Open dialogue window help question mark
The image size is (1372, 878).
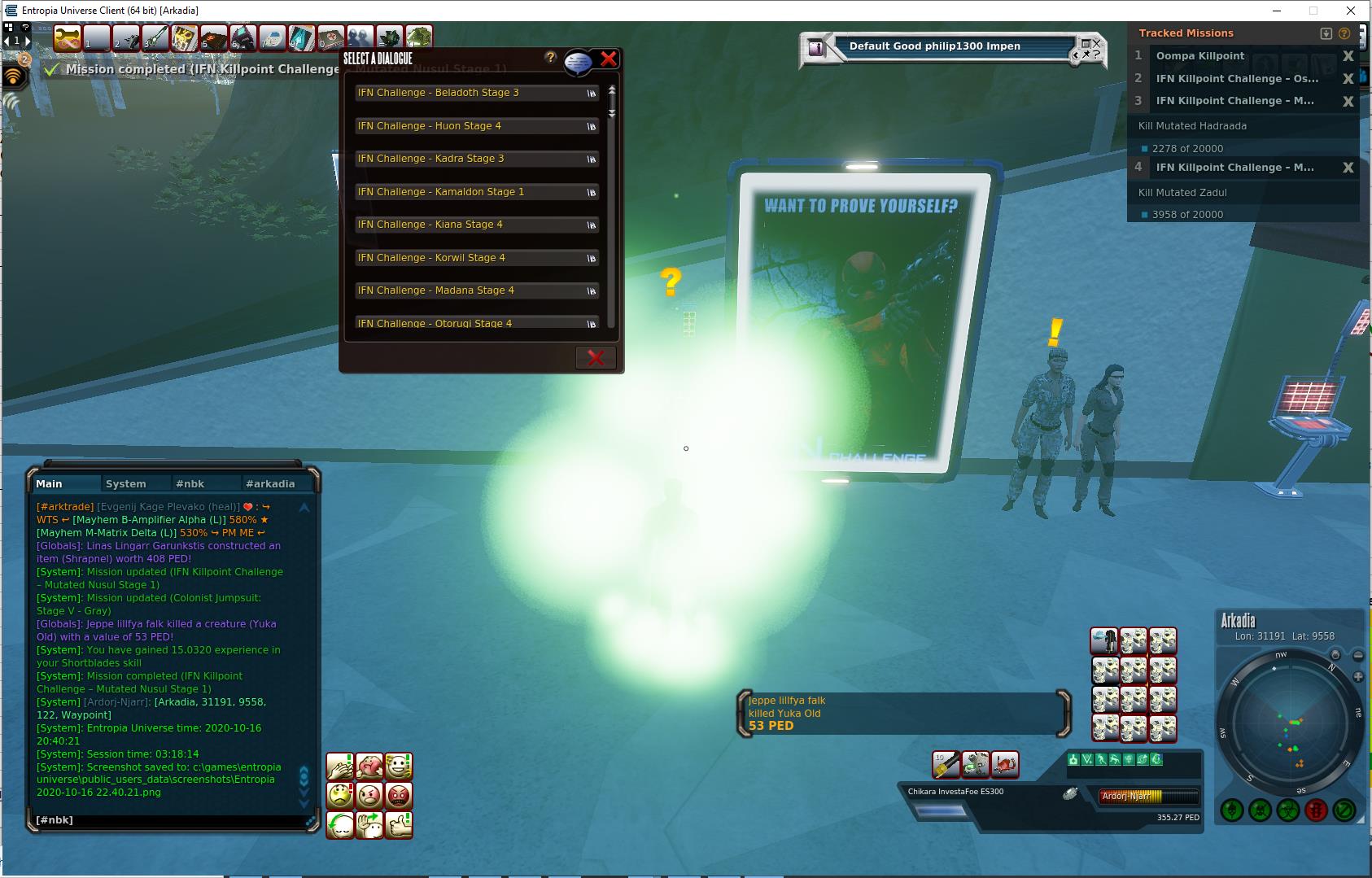[x=550, y=57]
